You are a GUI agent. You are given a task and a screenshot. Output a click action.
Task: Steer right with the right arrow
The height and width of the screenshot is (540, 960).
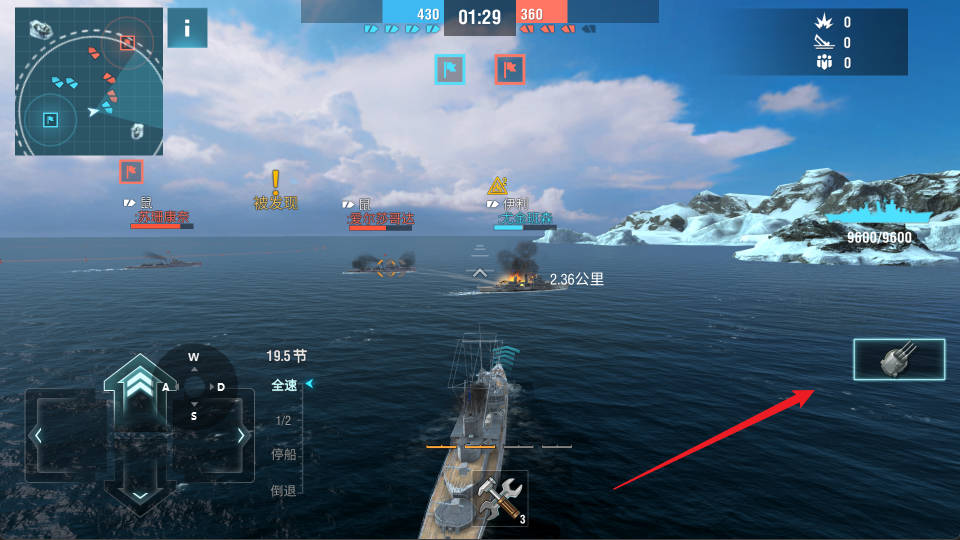[x=240, y=435]
